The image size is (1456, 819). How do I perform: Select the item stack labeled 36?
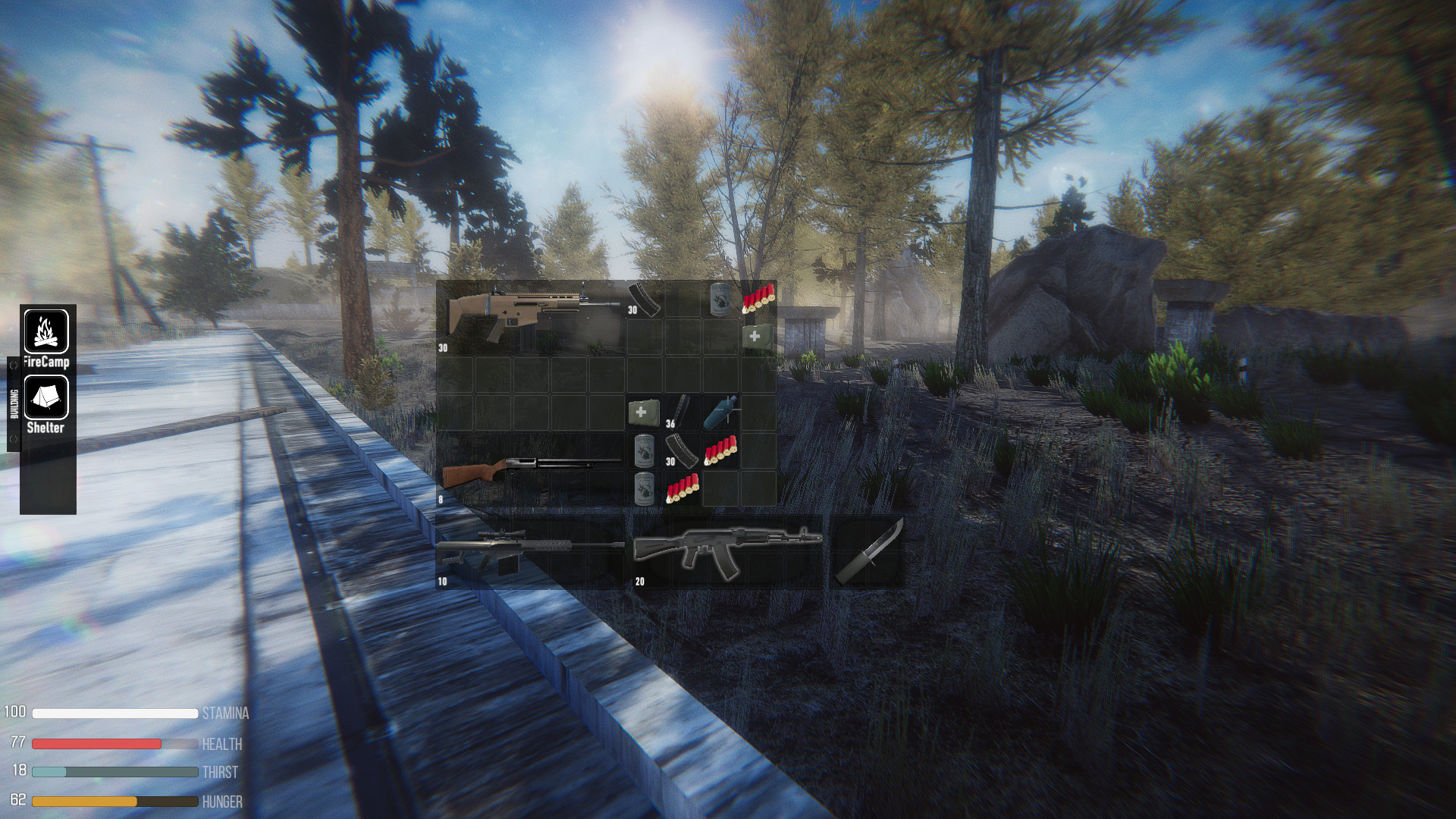tap(681, 412)
